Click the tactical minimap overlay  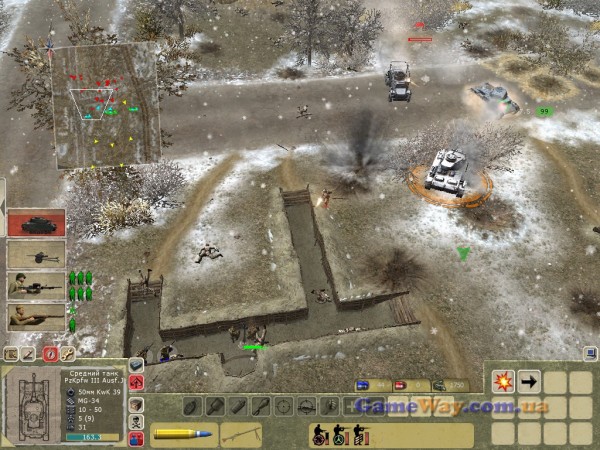(106, 103)
